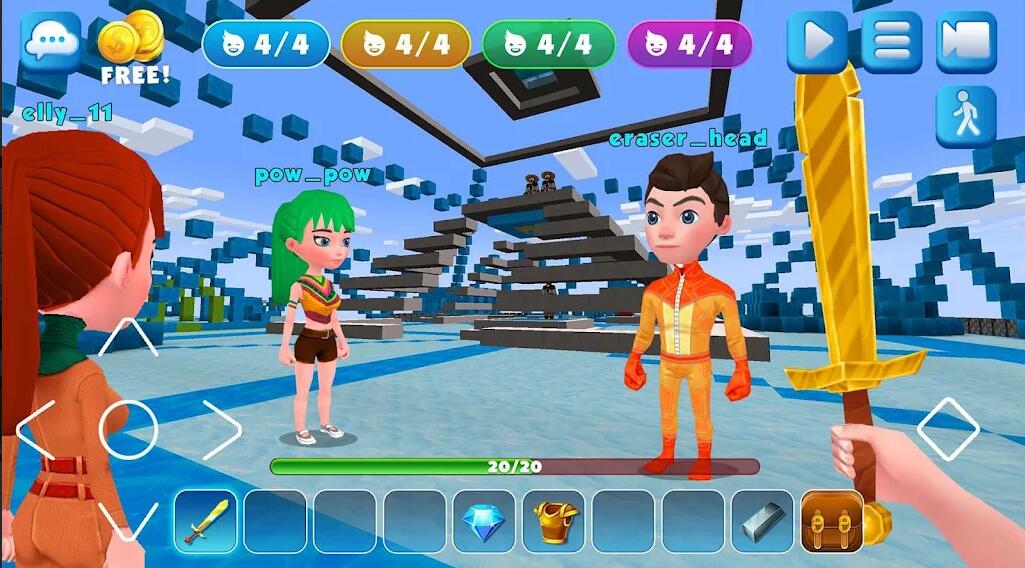Open the backpack inventory
Screen dimensions: 1025x568
point(831,521)
